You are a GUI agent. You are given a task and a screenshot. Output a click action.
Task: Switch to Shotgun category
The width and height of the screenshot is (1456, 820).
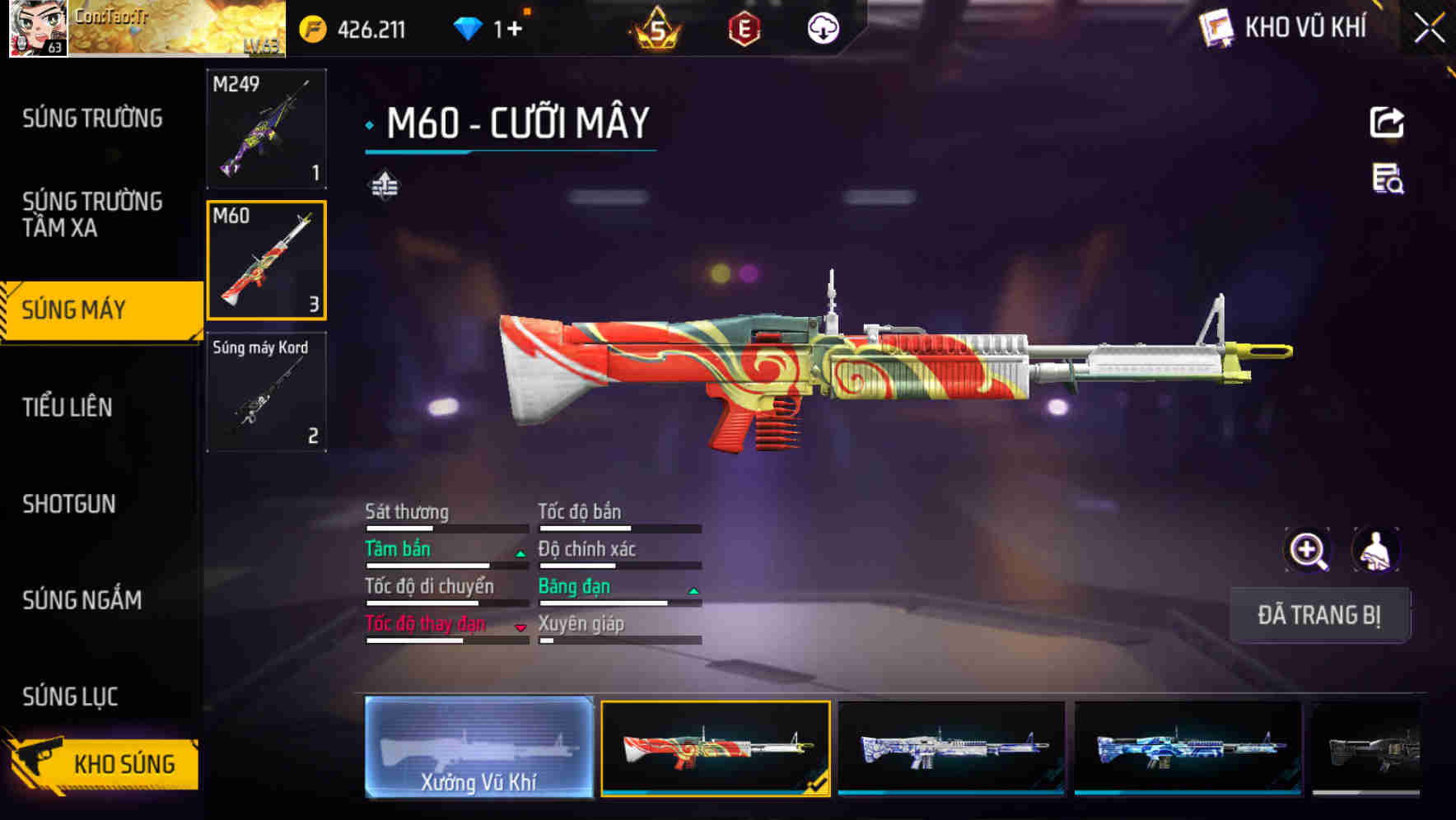point(69,504)
